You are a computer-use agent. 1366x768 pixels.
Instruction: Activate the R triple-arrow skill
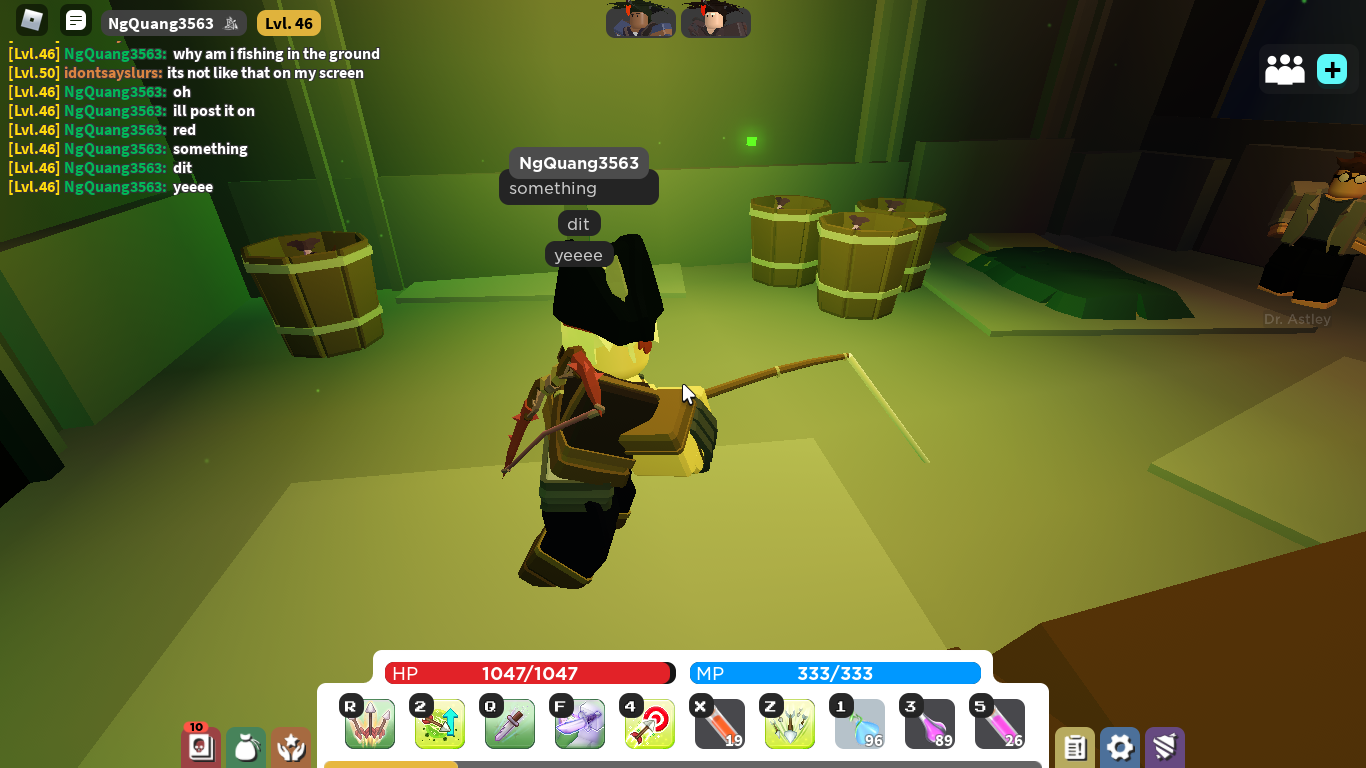pos(369,723)
